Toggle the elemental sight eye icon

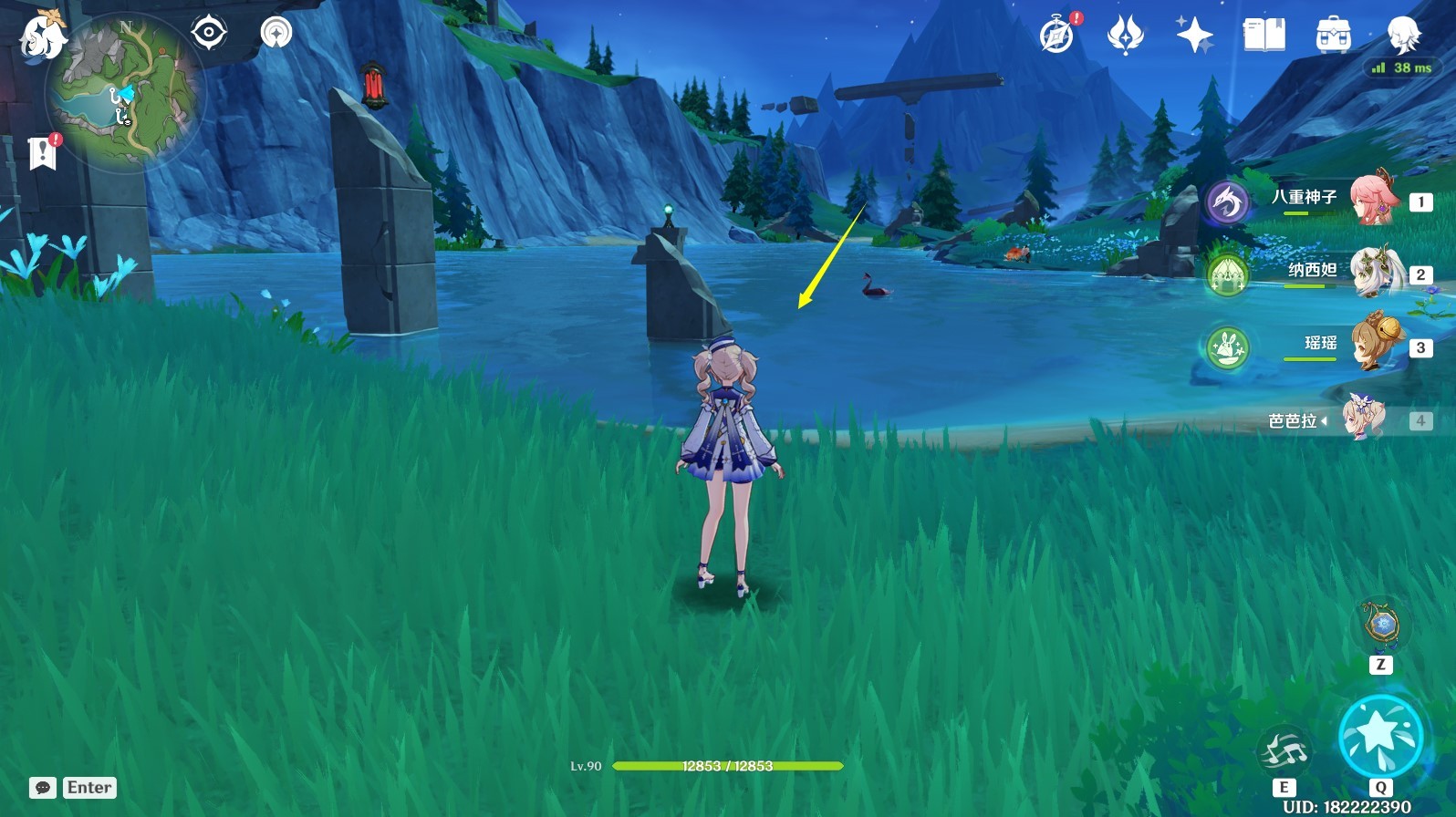coord(209,33)
